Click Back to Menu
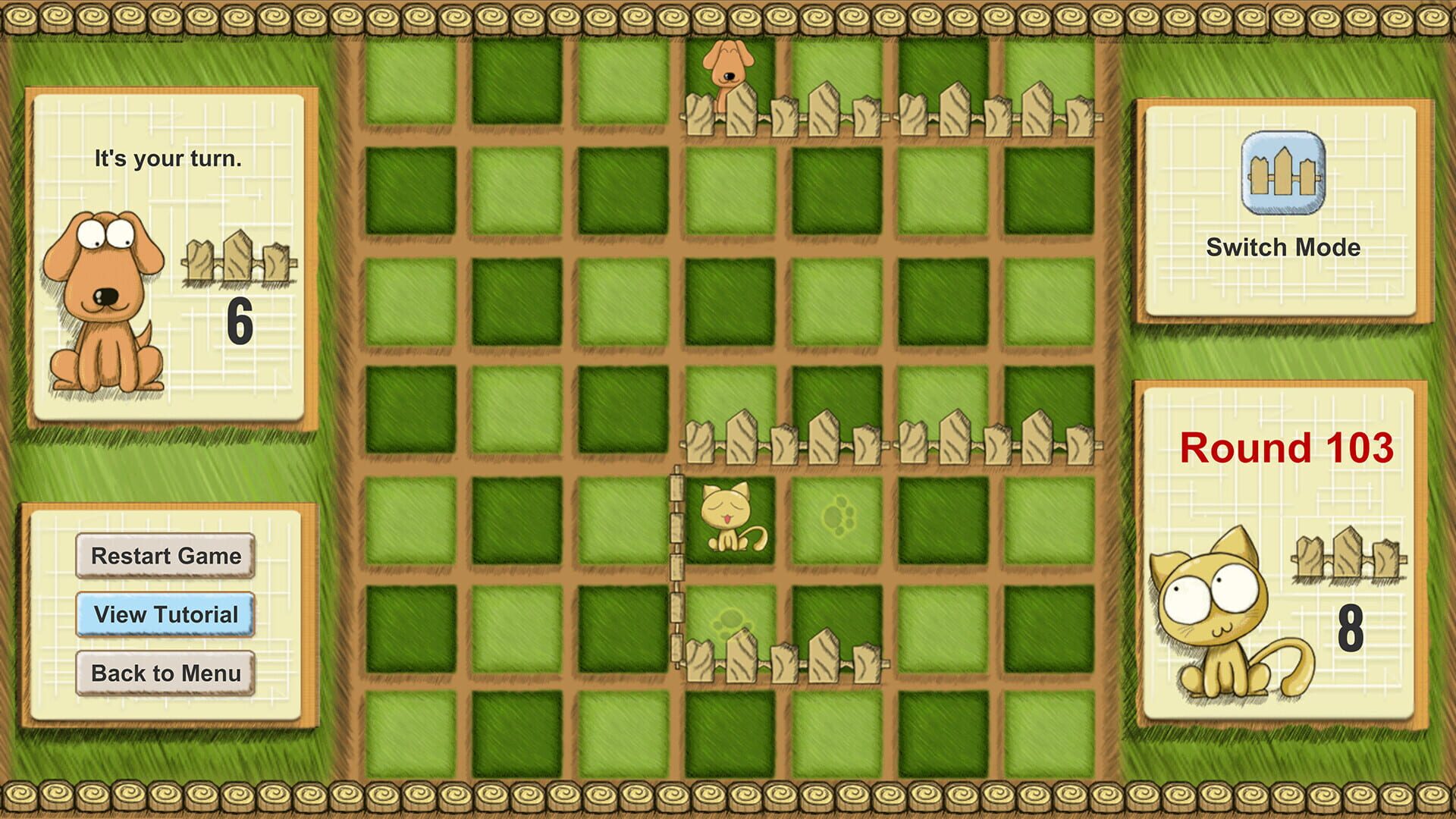Image resolution: width=1456 pixels, height=819 pixels. 165,673
